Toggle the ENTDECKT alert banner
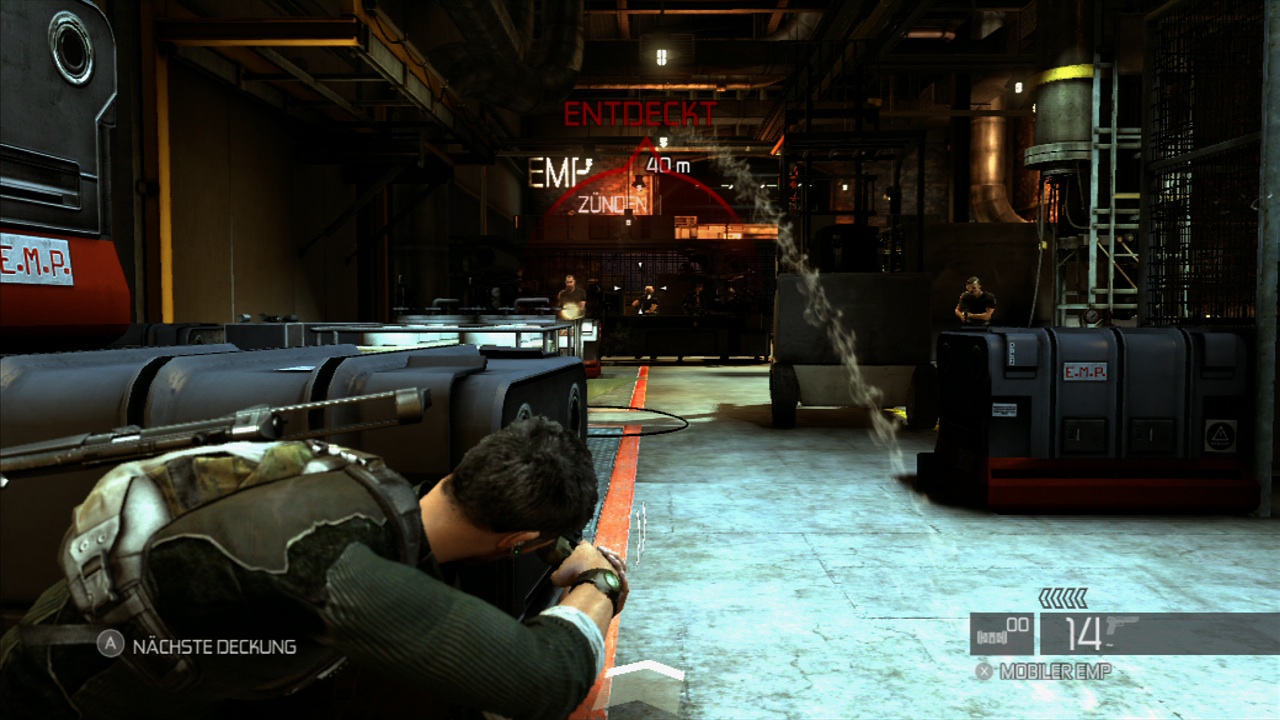 tap(641, 112)
